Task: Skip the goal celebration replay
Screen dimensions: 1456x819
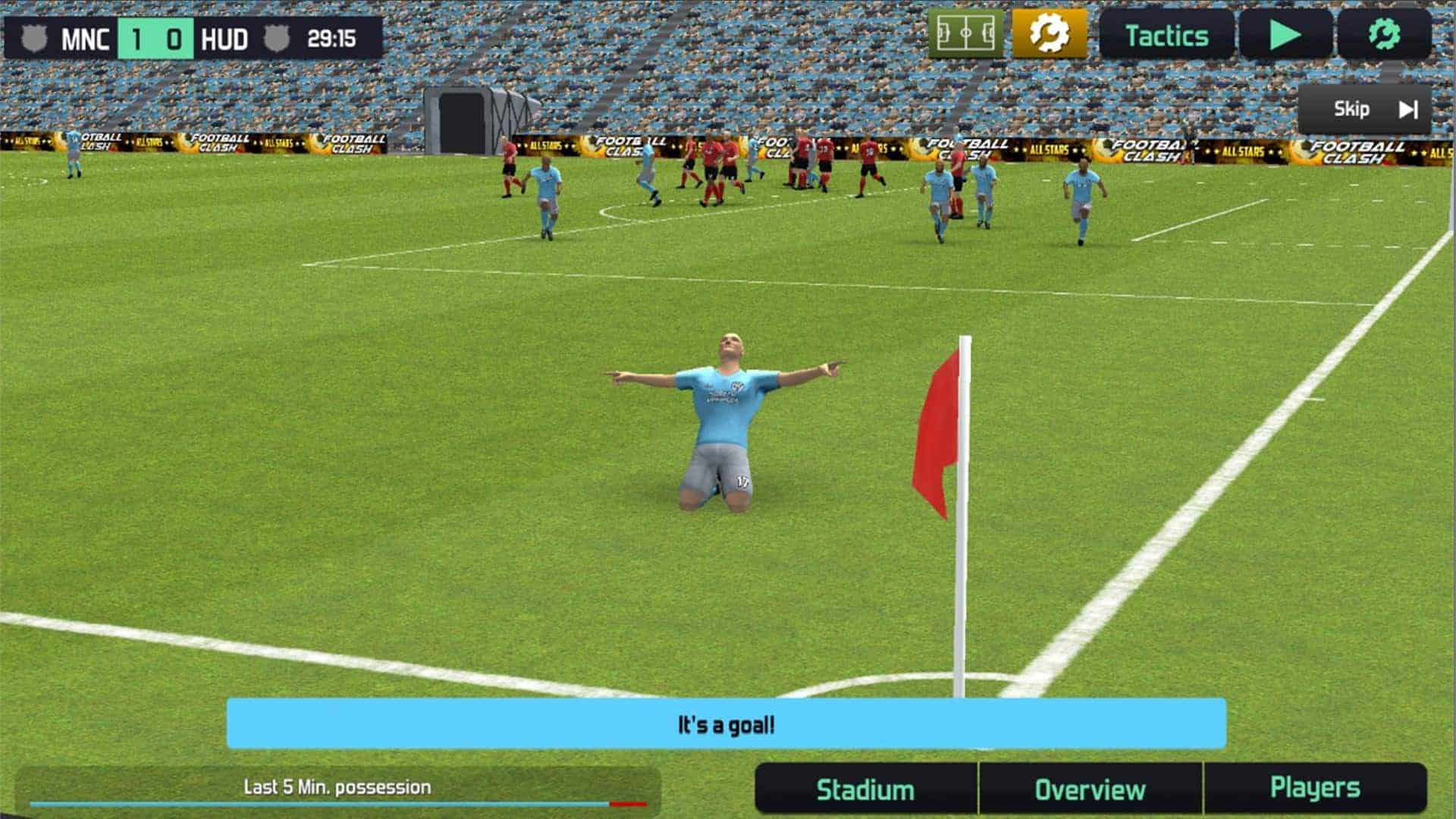Action: click(1365, 109)
